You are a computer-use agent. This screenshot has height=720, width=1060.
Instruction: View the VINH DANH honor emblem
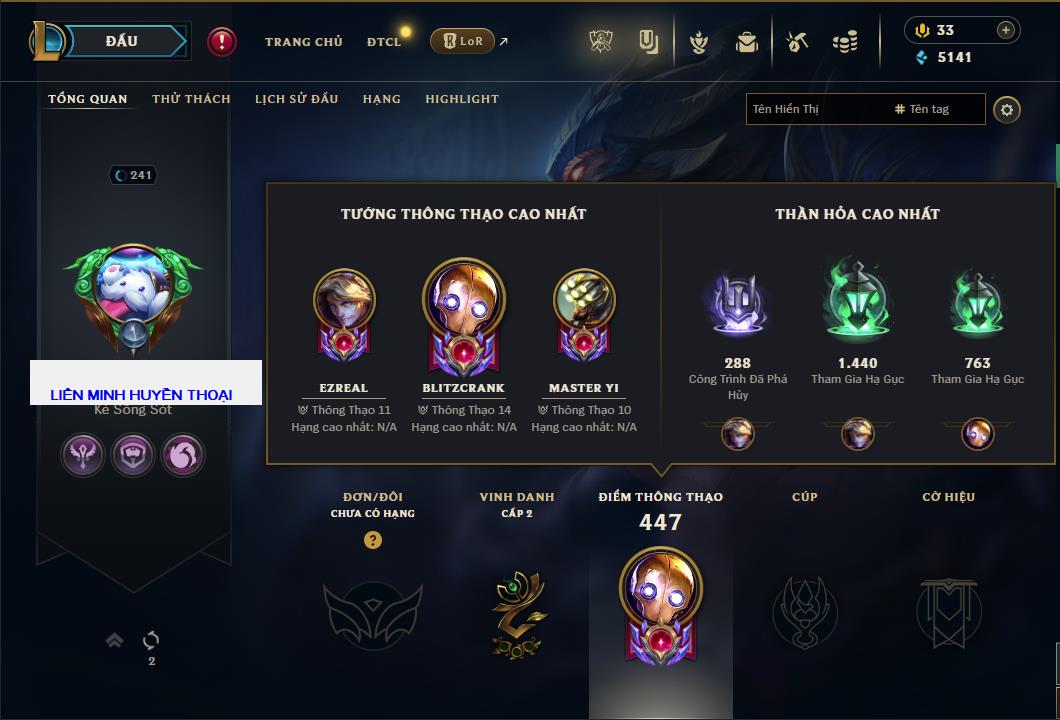click(517, 613)
